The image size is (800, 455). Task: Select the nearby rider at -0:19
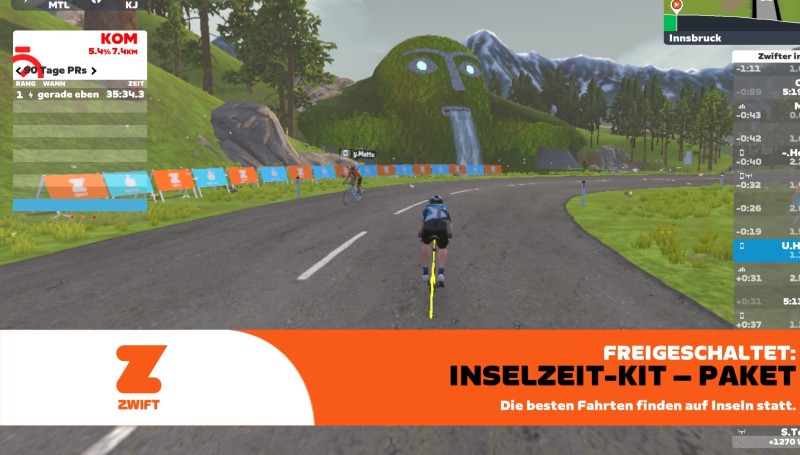tap(766, 231)
